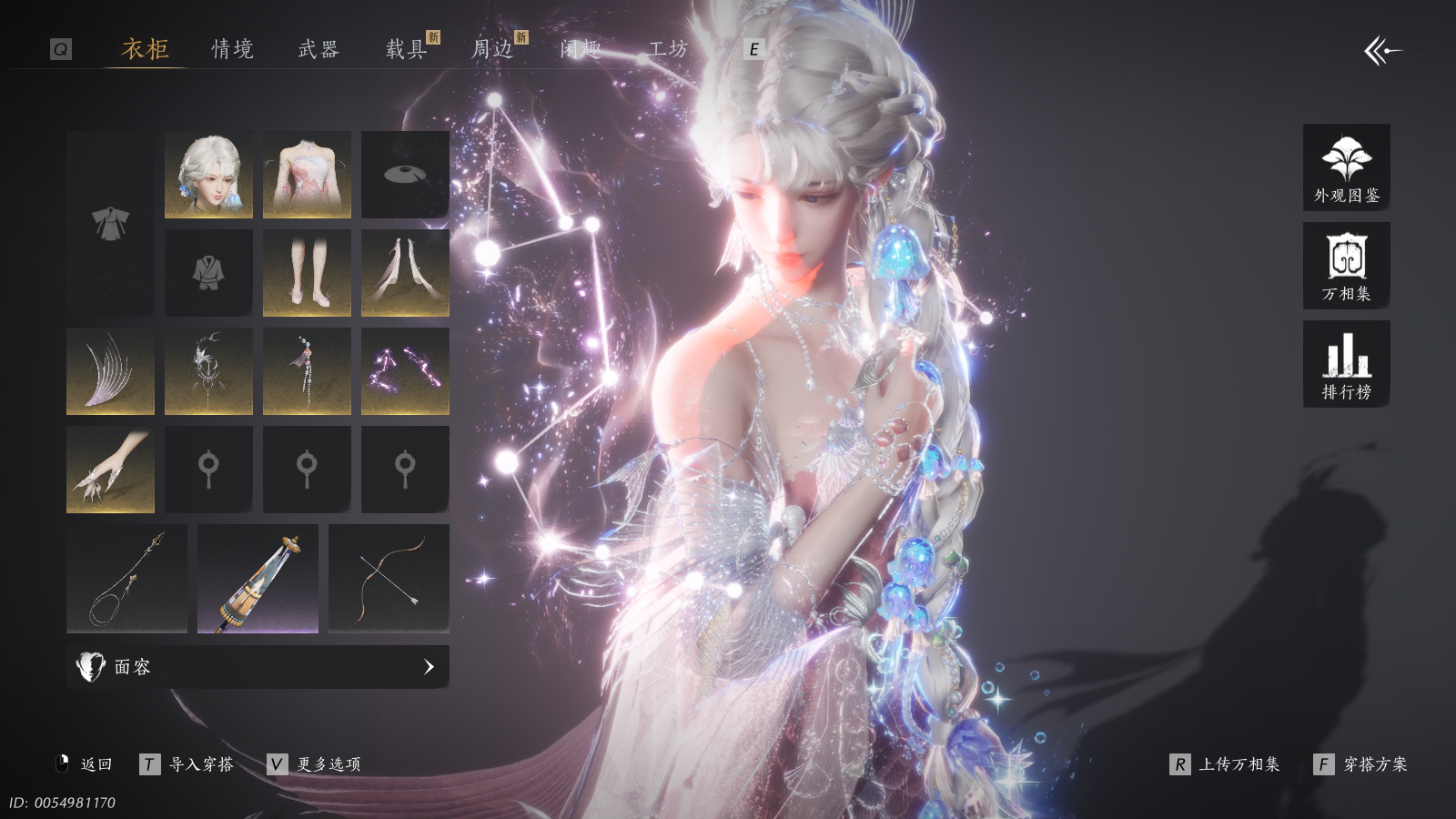Open 外观图鉴 appearance catalog

pos(1346,167)
